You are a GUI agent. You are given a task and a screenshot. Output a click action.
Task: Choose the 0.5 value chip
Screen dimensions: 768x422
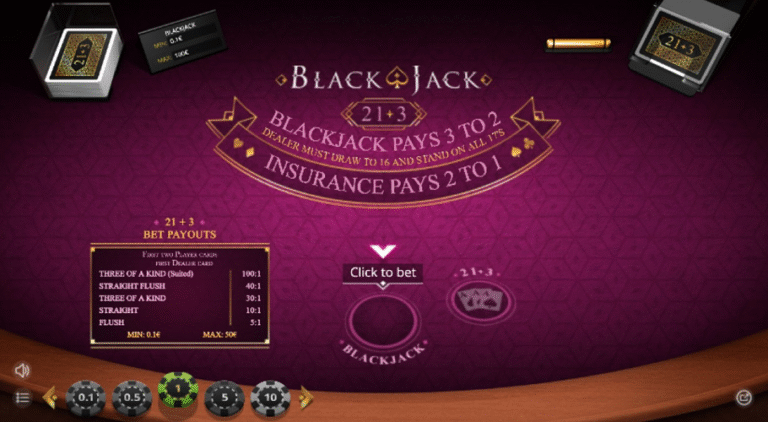pyautogui.click(x=130, y=398)
